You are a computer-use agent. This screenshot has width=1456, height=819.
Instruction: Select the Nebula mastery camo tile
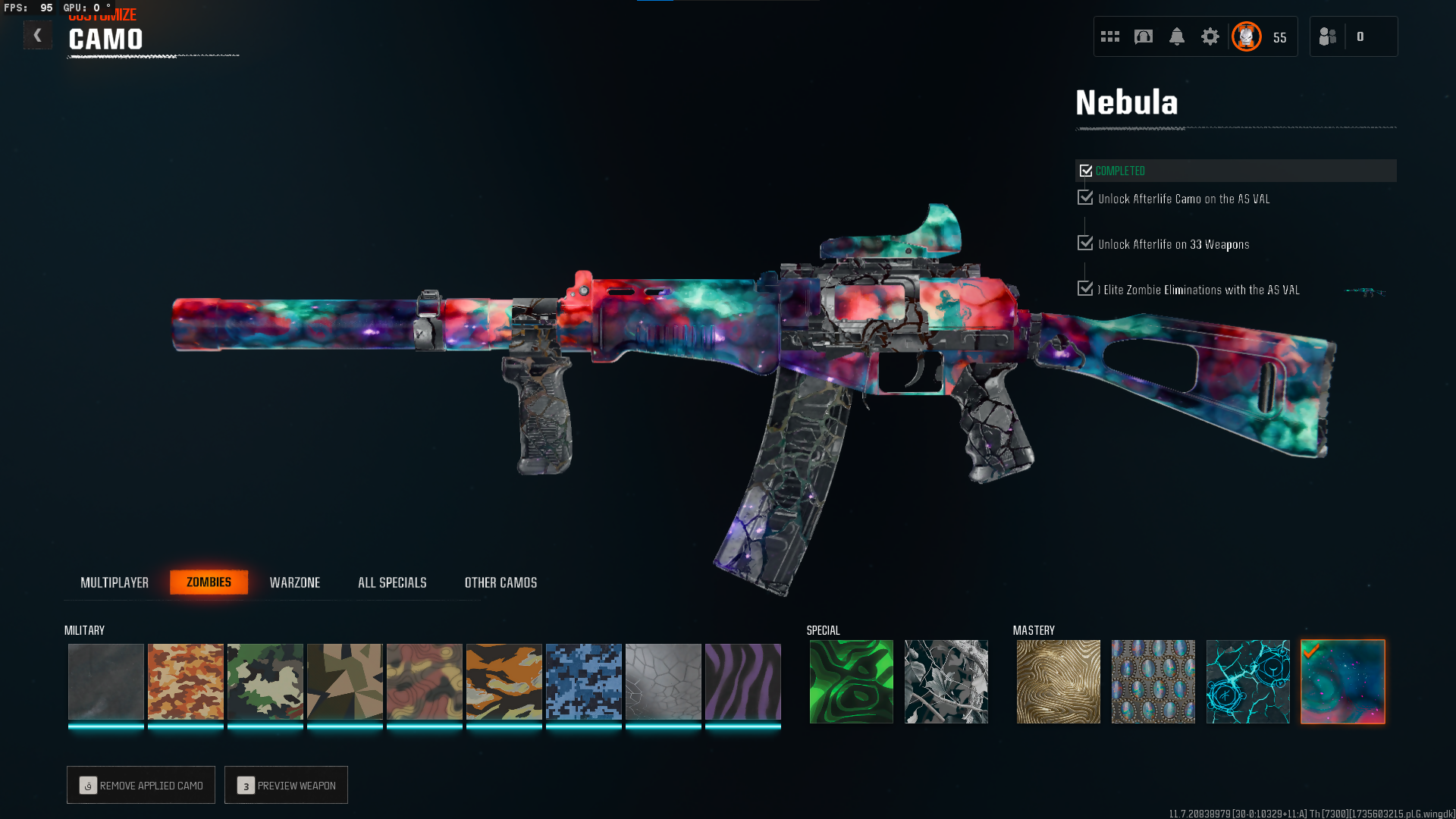coord(1343,682)
